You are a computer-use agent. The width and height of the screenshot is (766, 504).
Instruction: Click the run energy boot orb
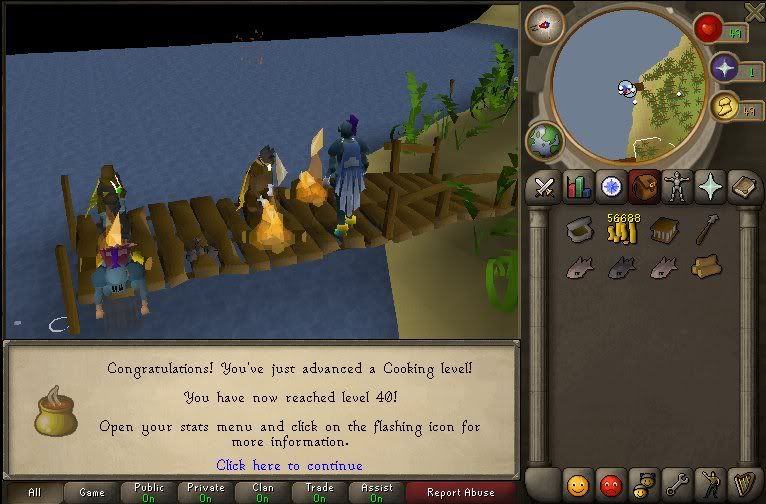click(727, 107)
